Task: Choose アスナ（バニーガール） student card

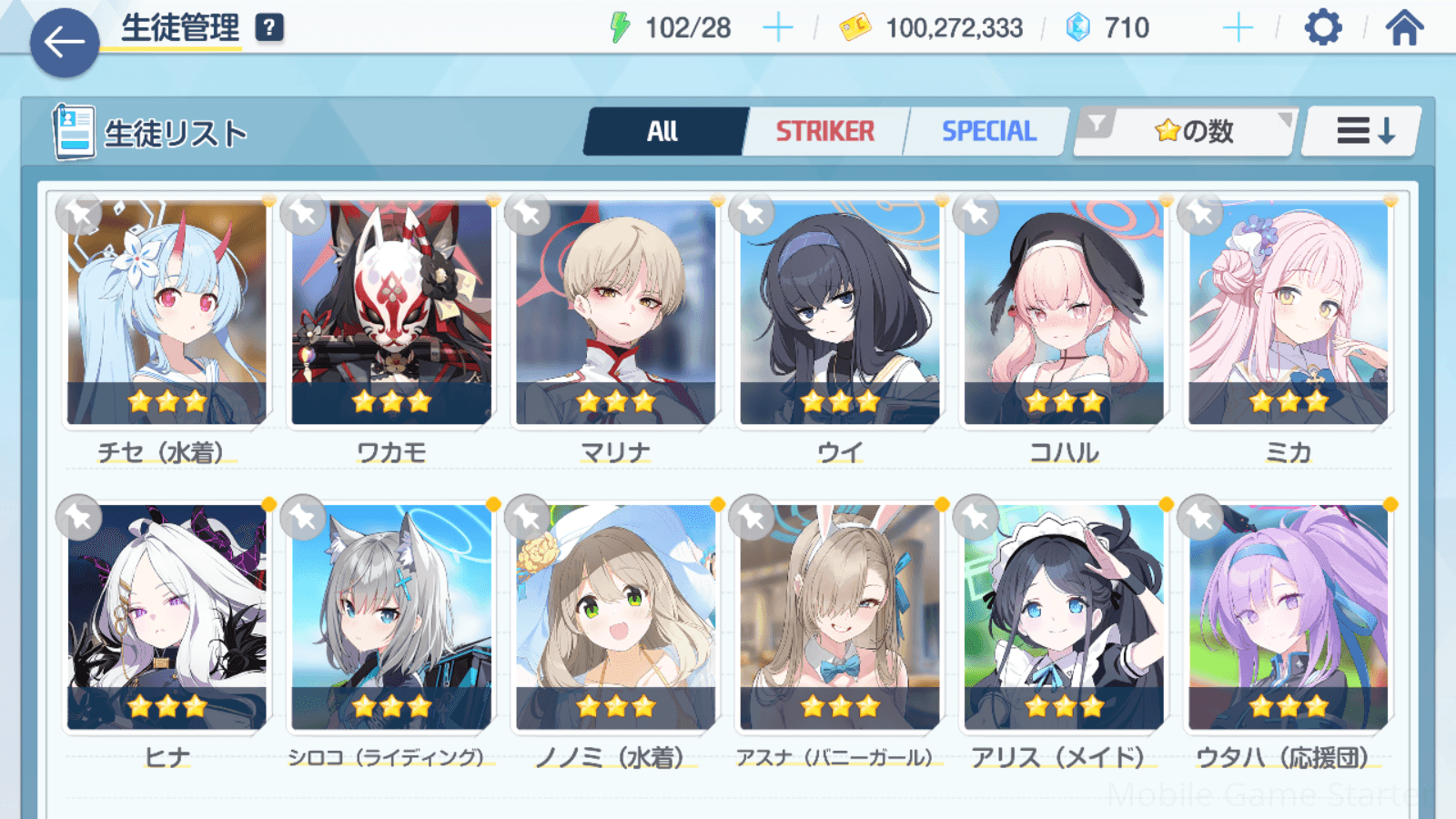Action: click(x=839, y=616)
